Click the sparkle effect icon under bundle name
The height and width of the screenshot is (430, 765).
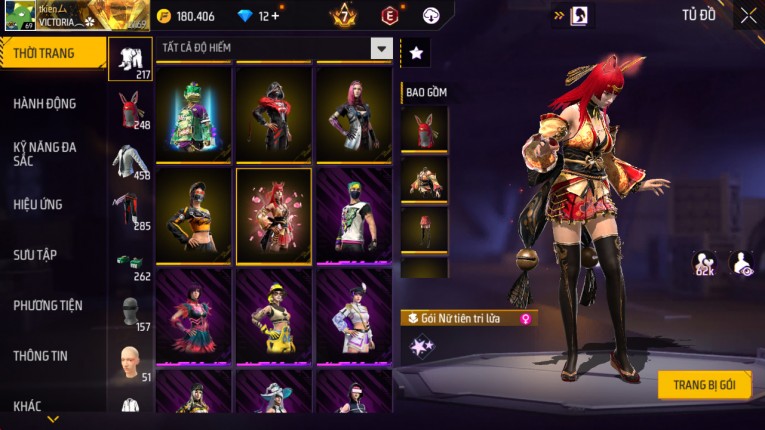(x=421, y=346)
